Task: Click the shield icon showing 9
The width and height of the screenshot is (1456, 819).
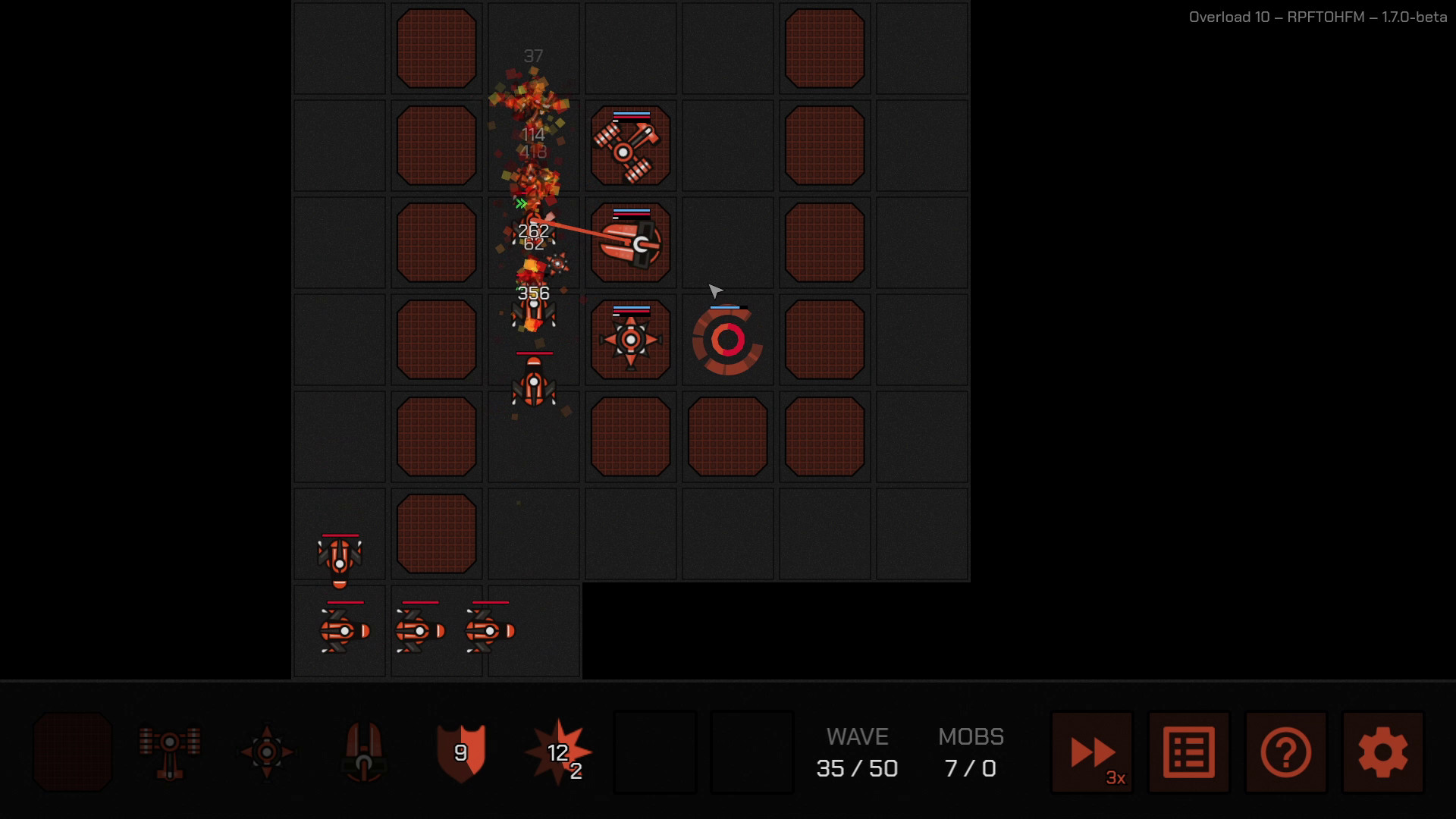Action: tap(460, 752)
